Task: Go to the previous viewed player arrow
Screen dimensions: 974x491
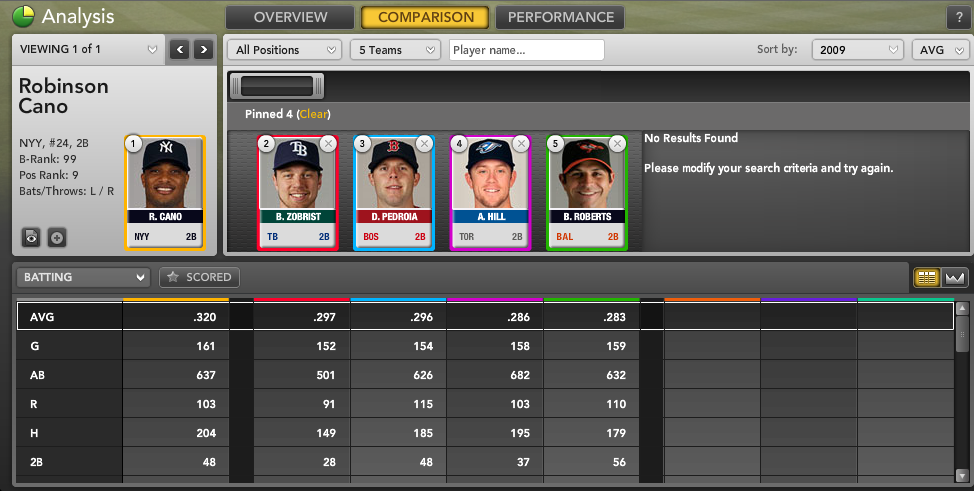Action: coord(180,49)
